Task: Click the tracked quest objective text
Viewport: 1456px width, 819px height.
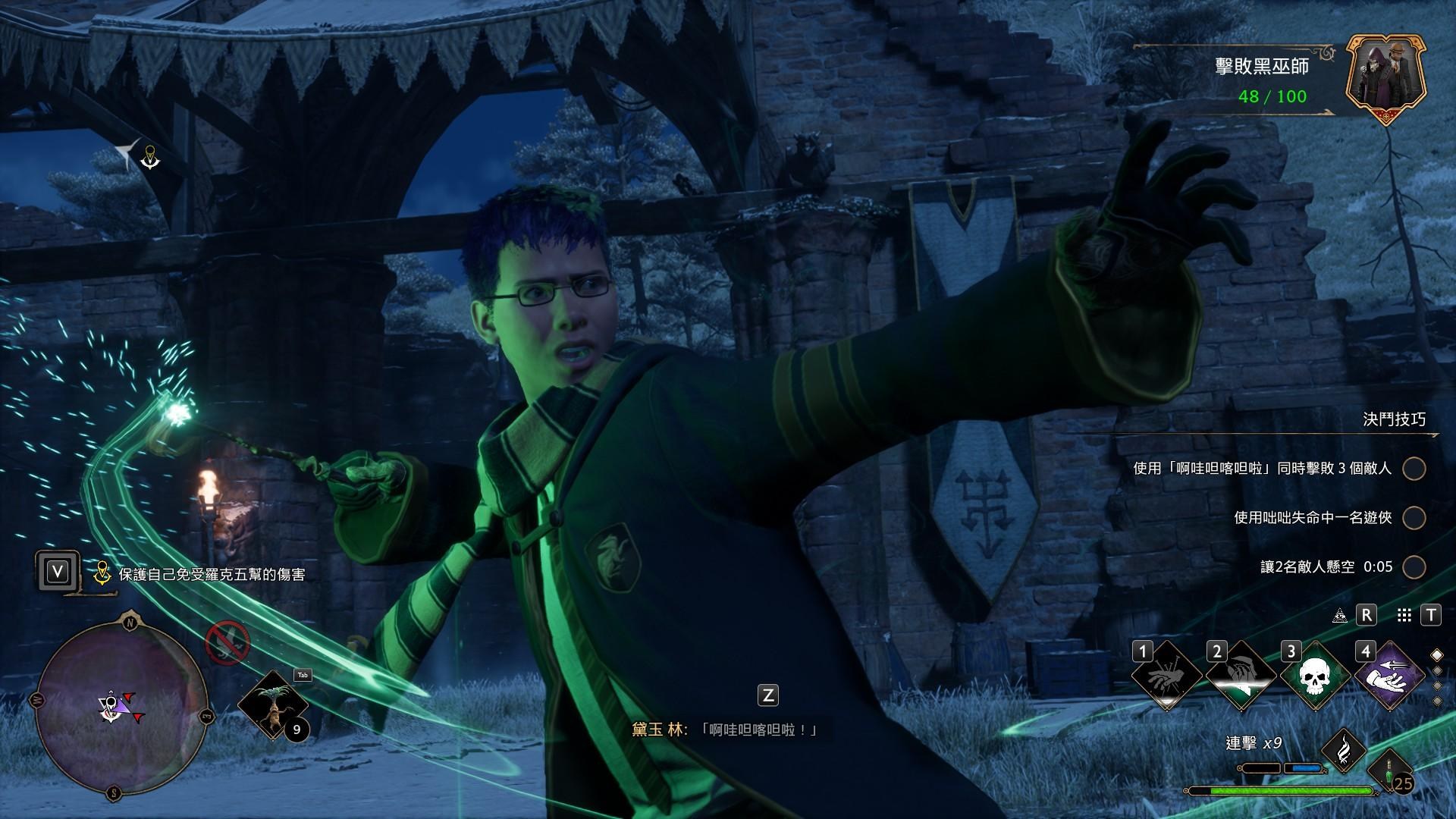Action: coord(212,575)
